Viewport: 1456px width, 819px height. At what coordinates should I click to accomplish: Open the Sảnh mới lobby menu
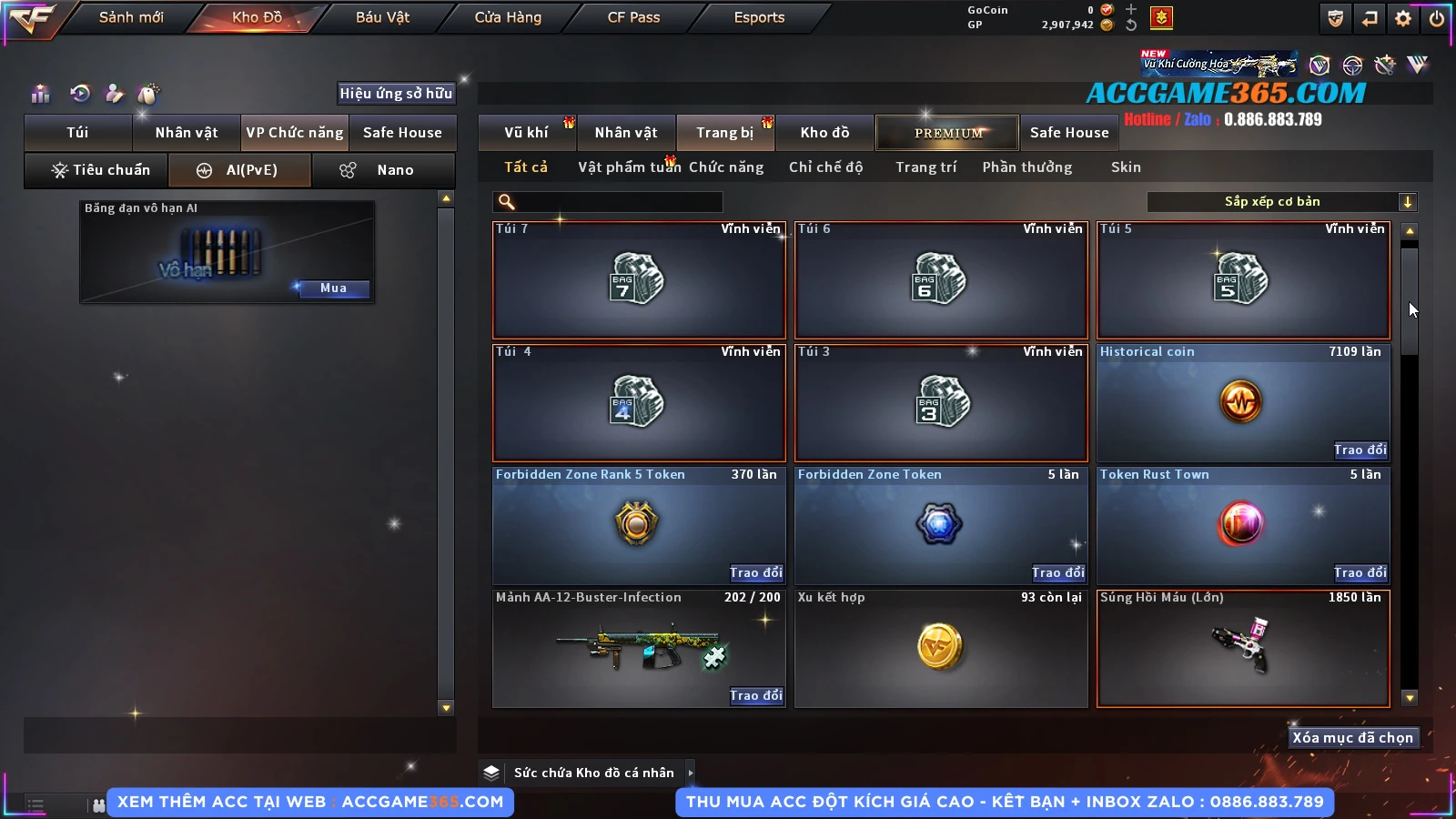click(131, 17)
